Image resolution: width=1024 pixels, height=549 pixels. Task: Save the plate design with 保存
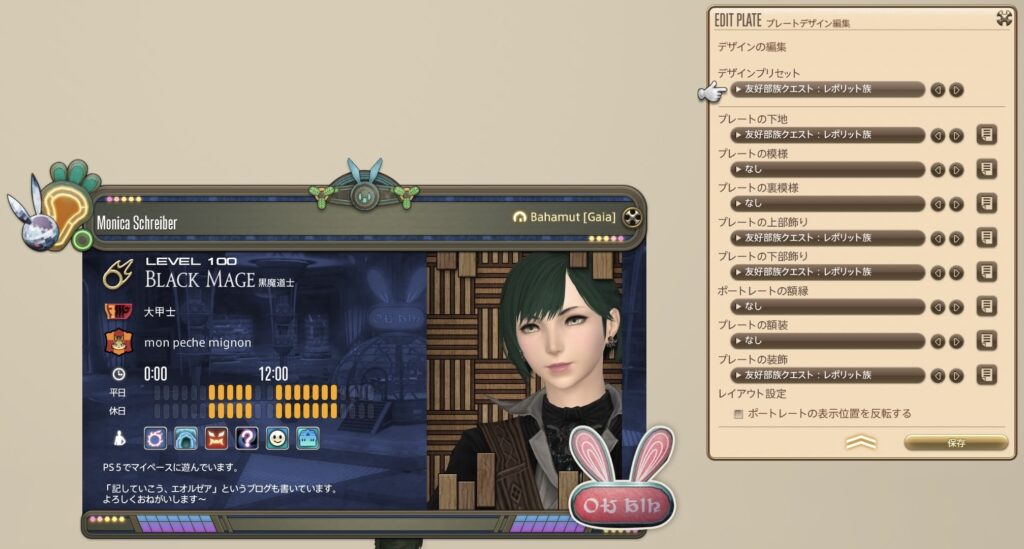click(955, 442)
